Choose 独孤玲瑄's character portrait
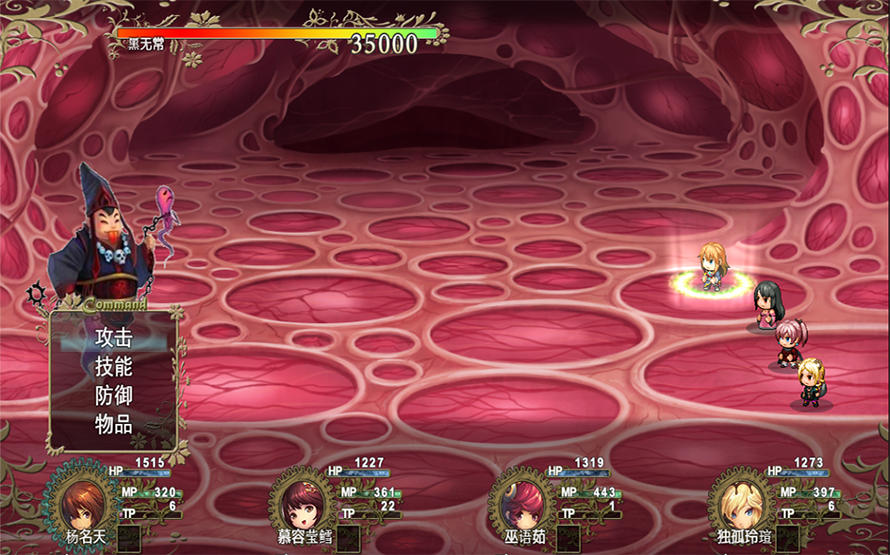 741,502
